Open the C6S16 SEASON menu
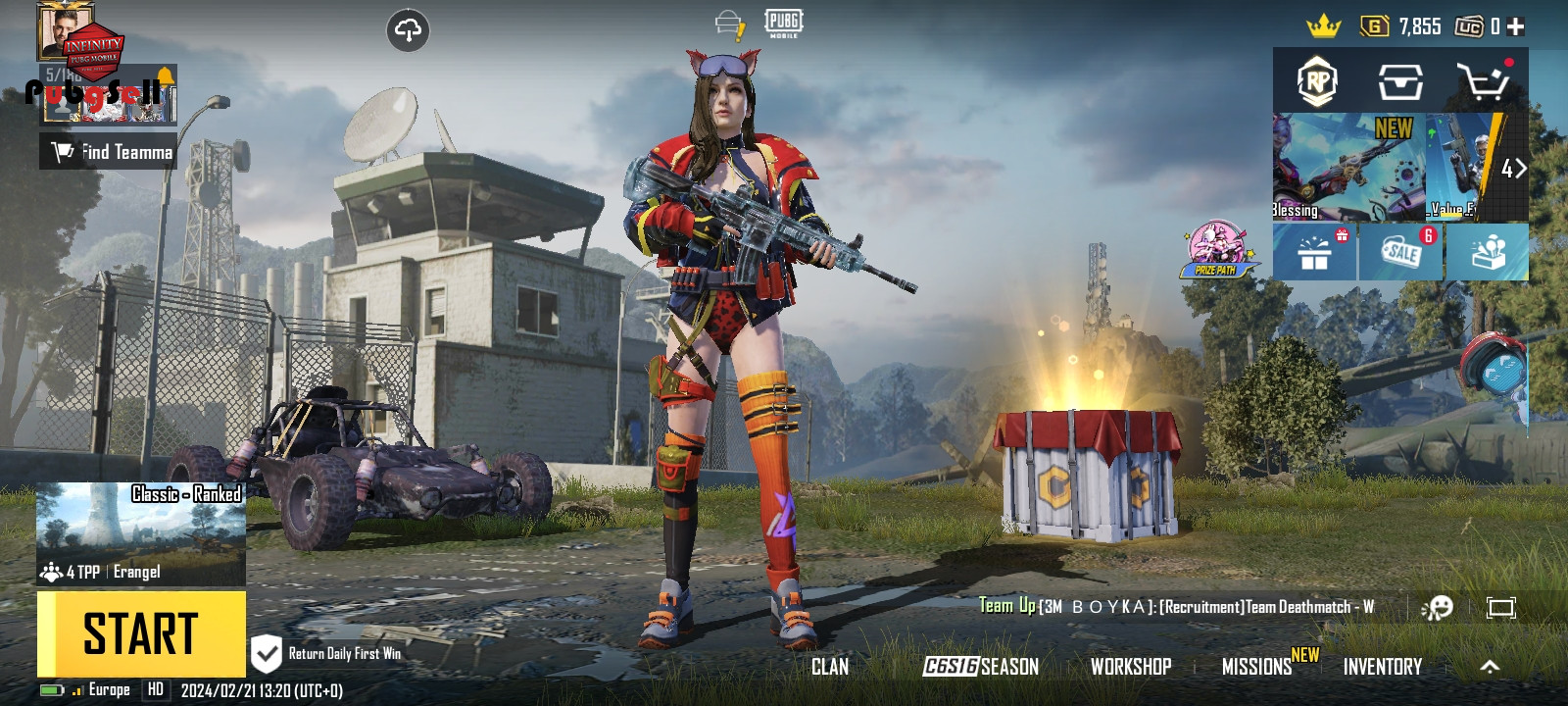 click(x=981, y=667)
